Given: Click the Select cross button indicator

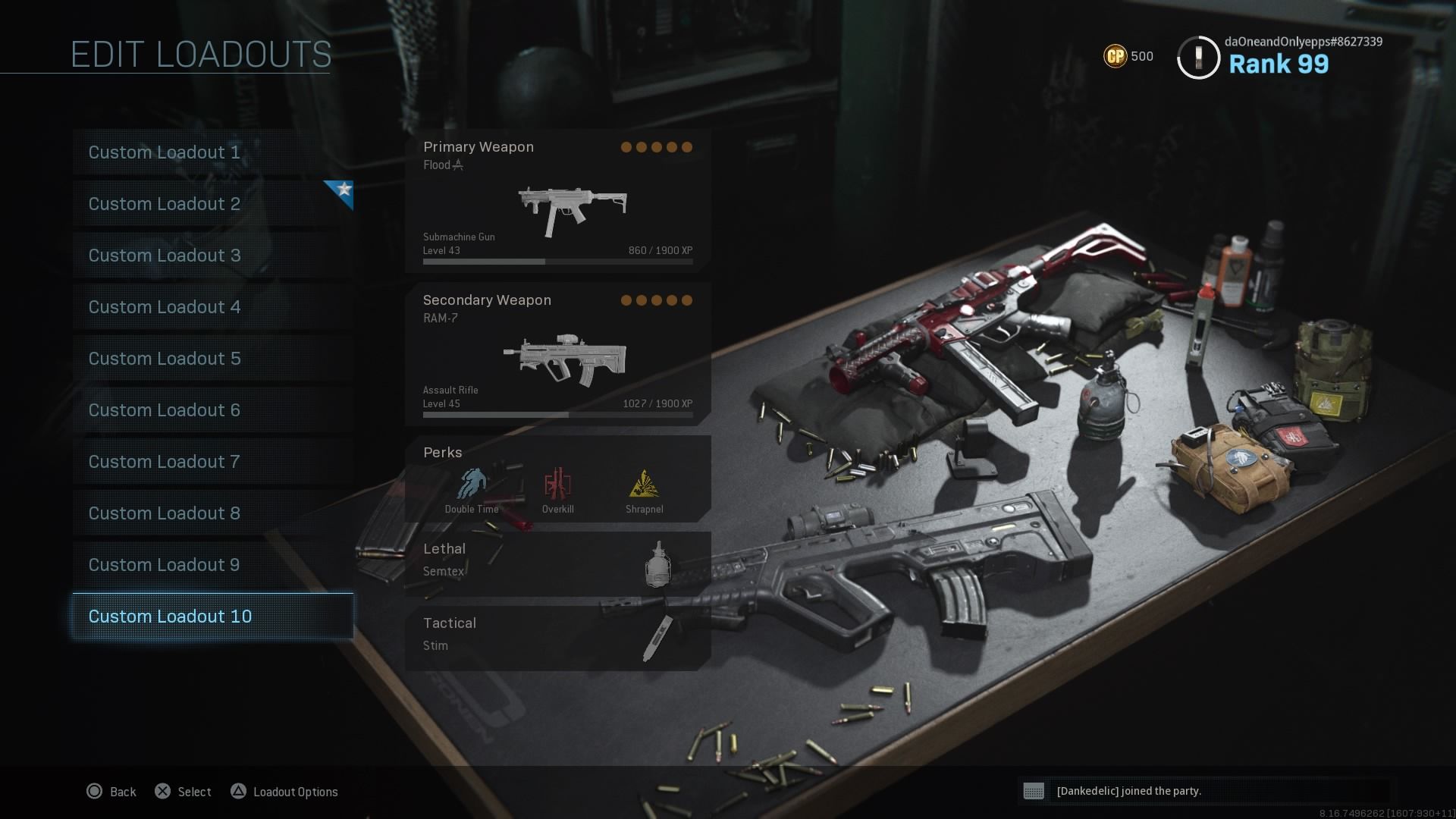Looking at the screenshot, I should click(162, 791).
